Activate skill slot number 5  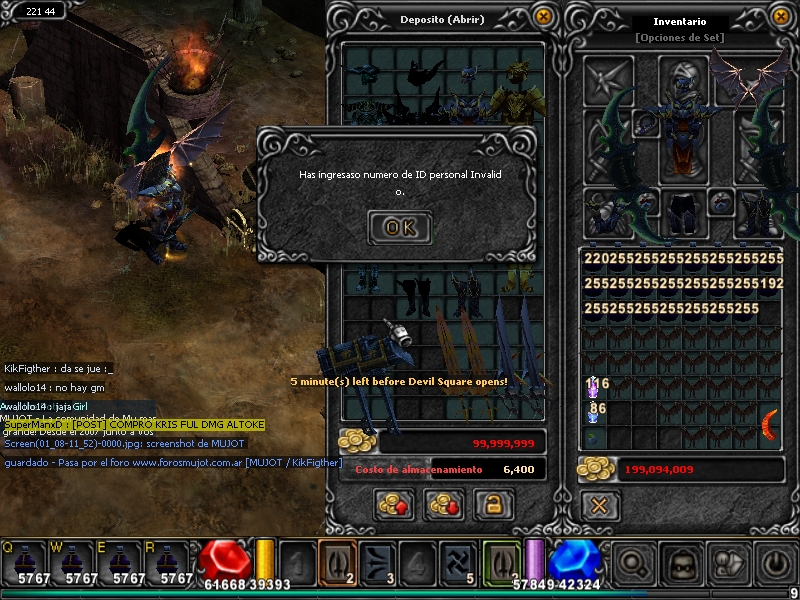click(x=462, y=561)
